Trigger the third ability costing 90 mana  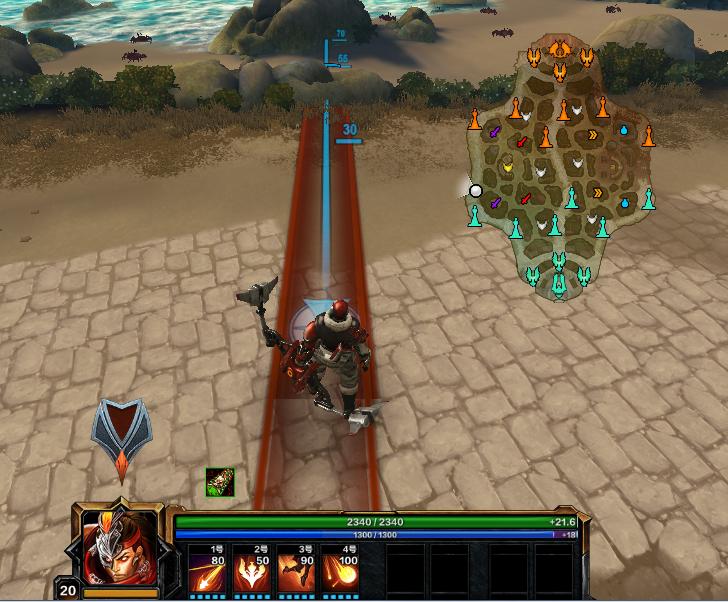(x=298, y=570)
